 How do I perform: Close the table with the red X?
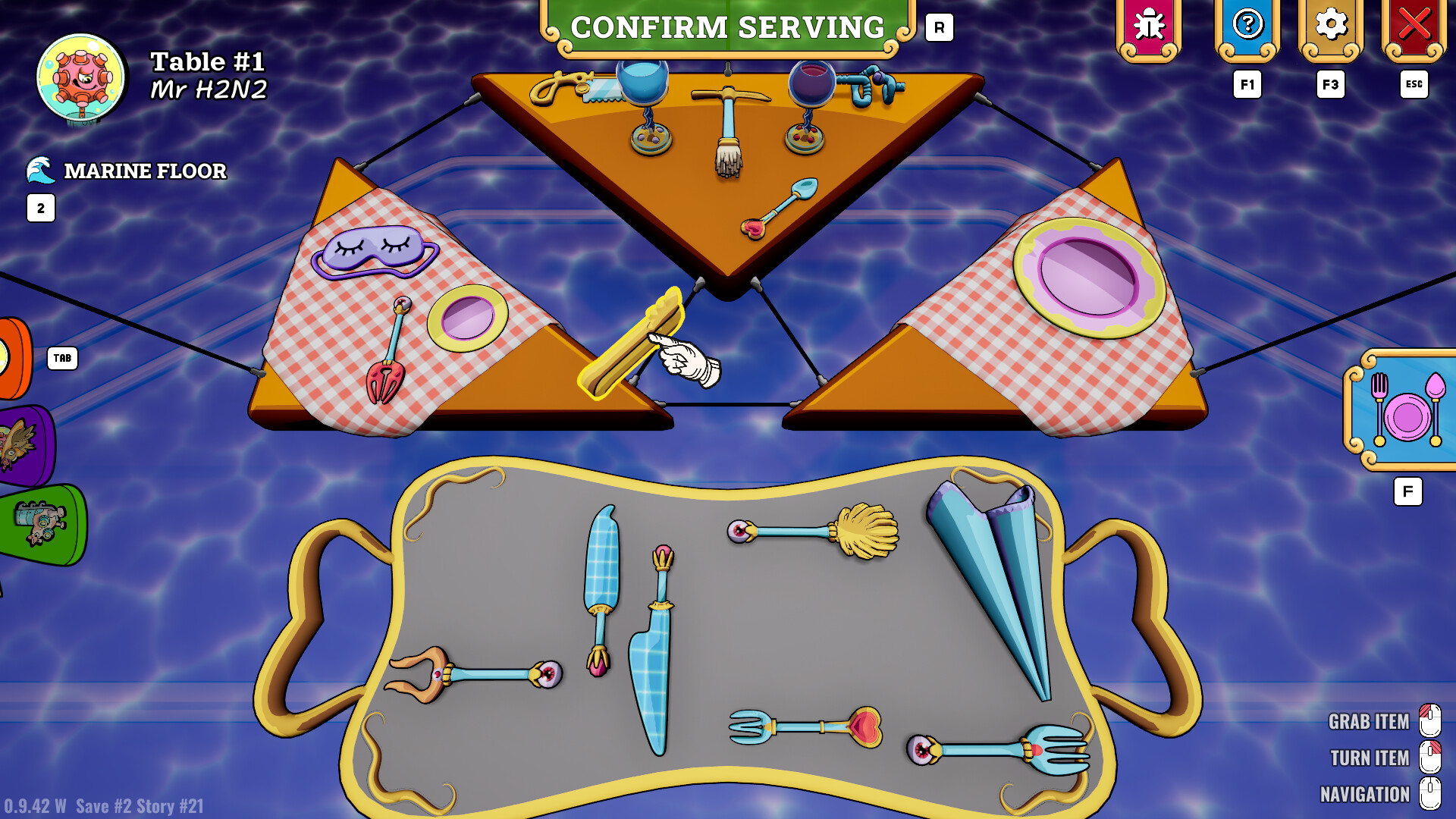(x=1414, y=27)
